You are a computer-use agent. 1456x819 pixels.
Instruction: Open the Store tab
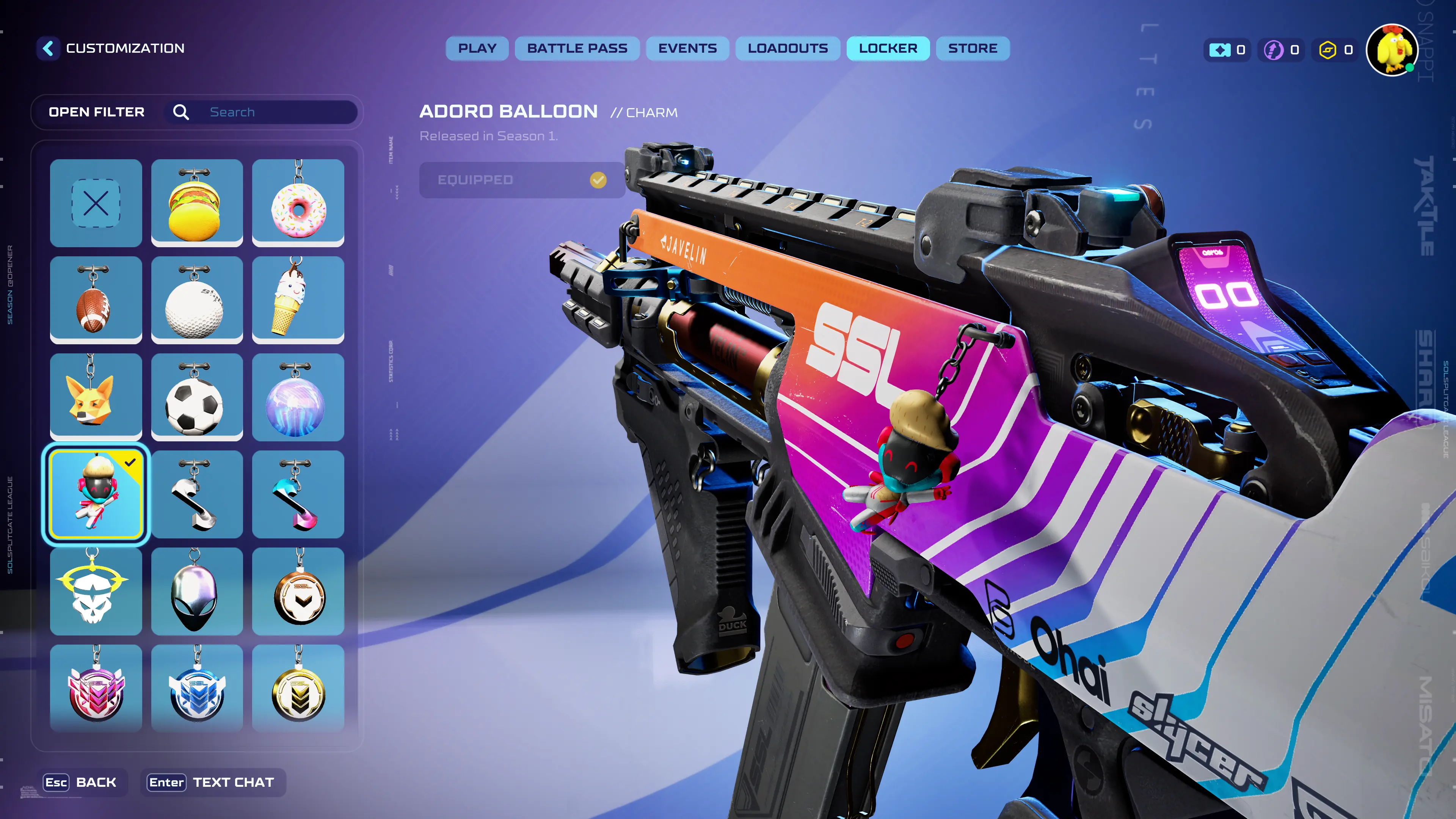click(x=972, y=49)
